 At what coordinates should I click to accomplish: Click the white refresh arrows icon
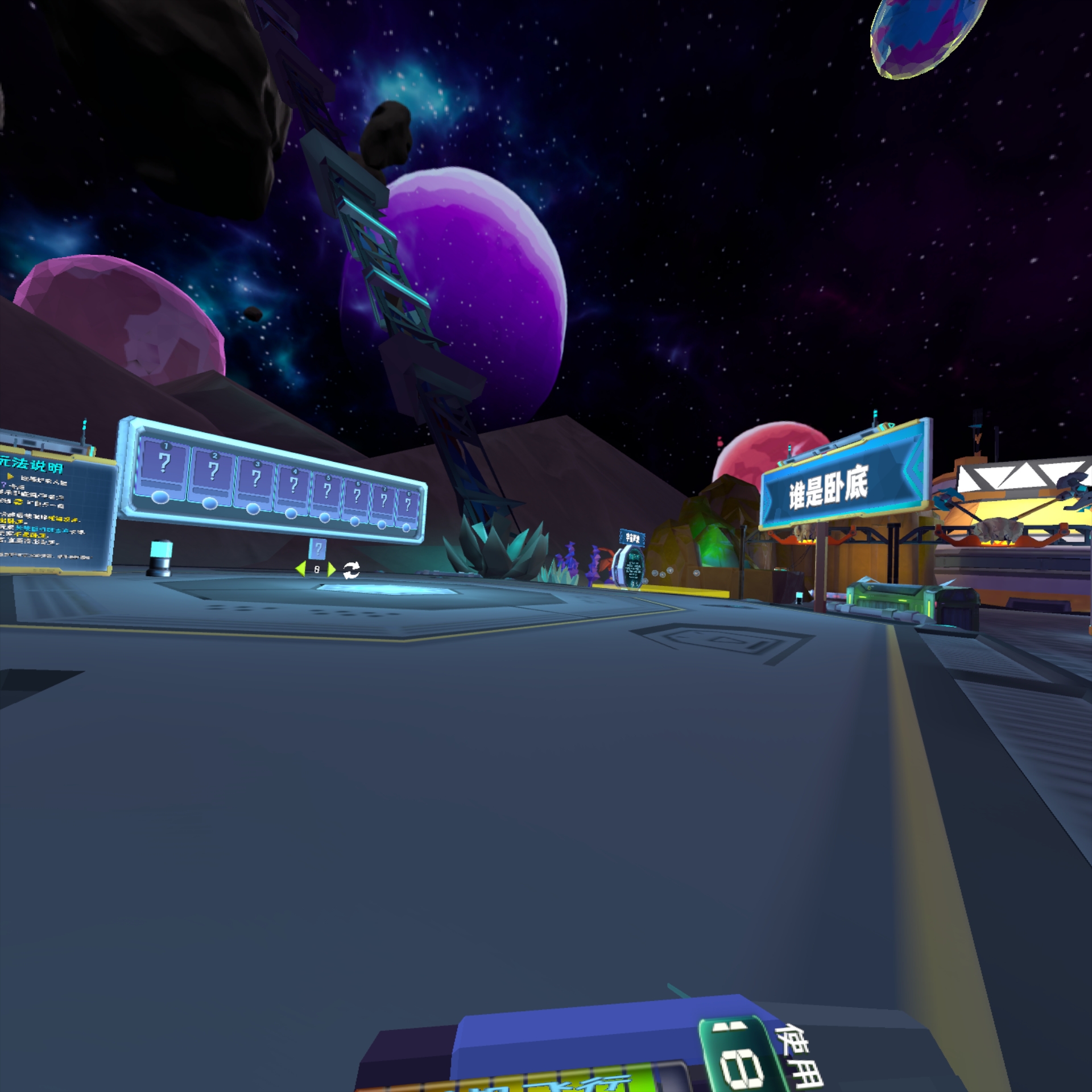pyautogui.click(x=351, y=569)
